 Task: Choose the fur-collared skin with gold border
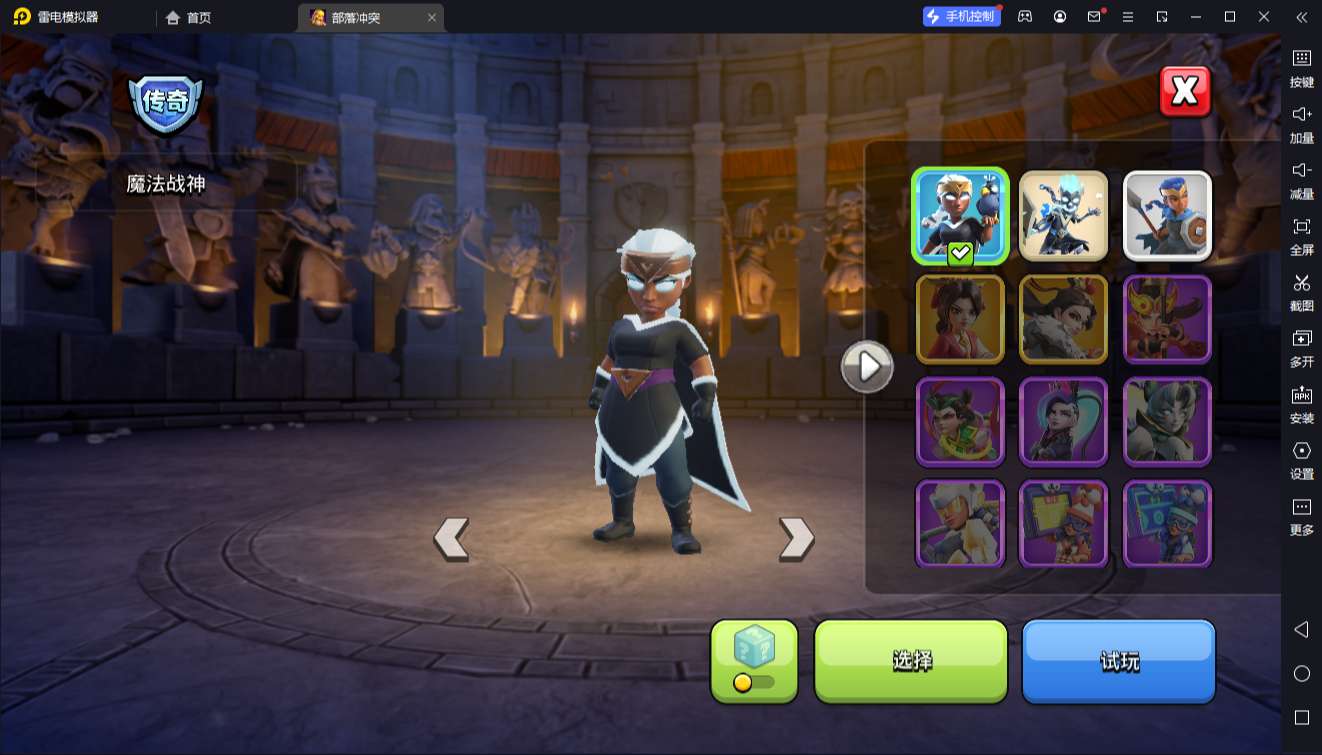[1063, 319]
